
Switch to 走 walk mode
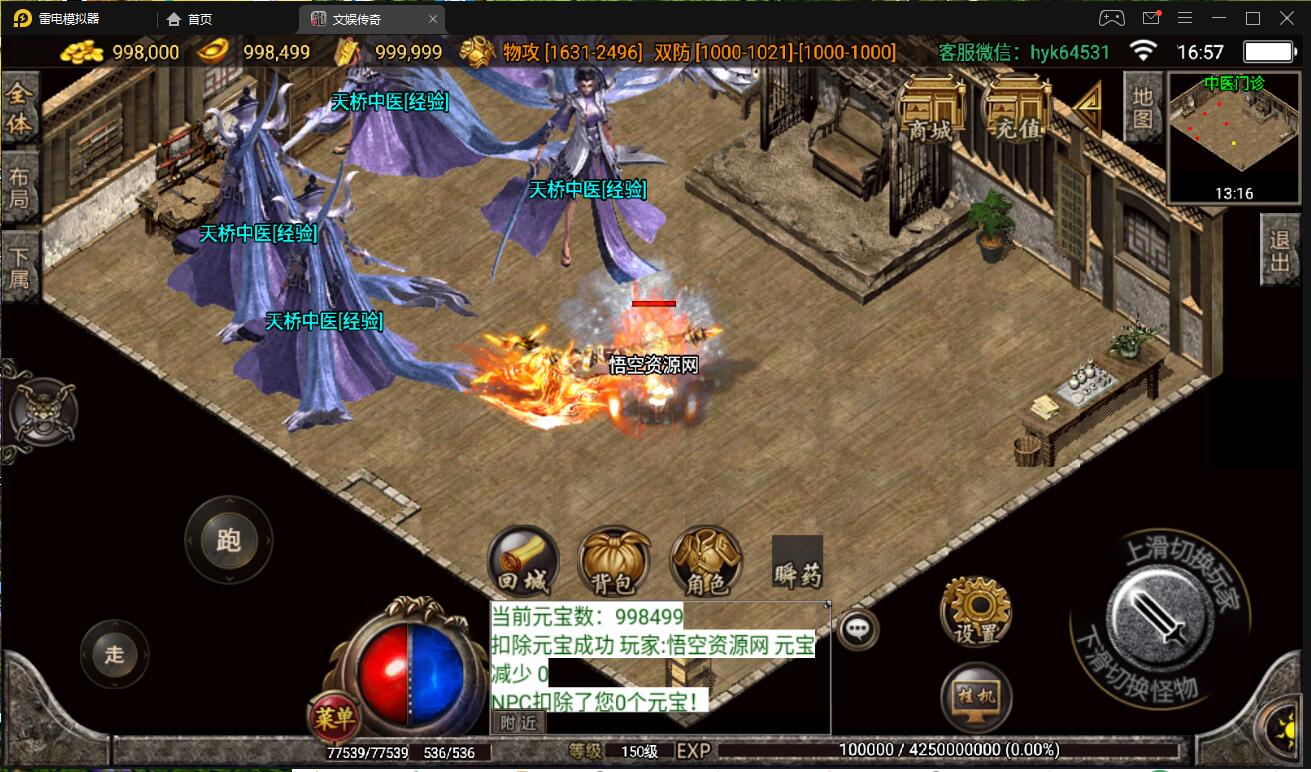(115, 655)
